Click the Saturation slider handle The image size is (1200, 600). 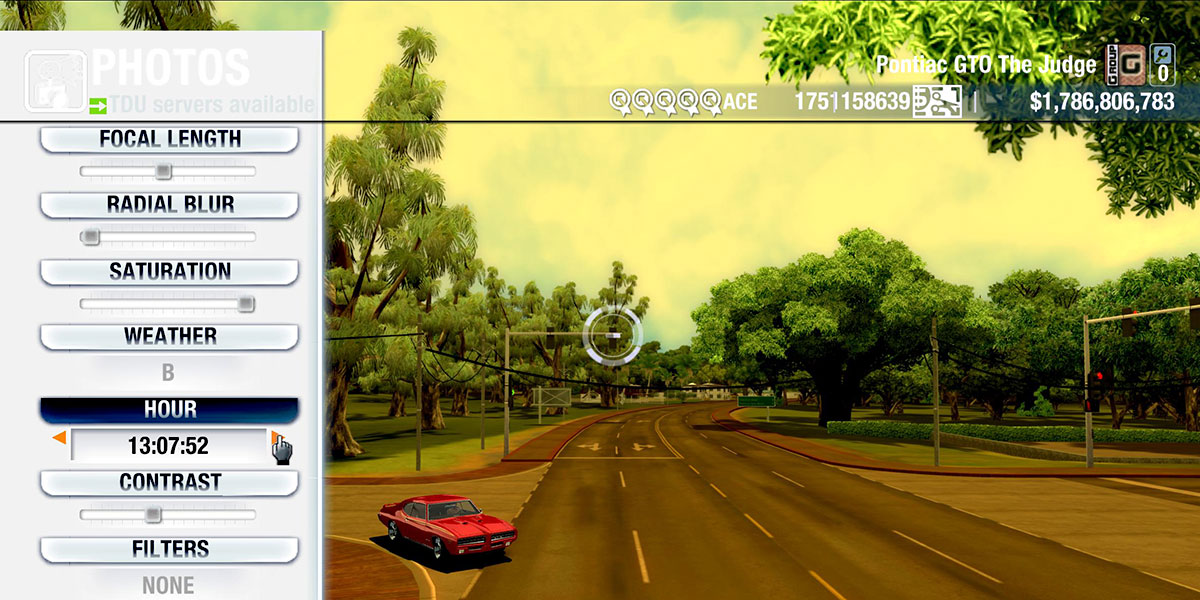[x=246, y=304]
